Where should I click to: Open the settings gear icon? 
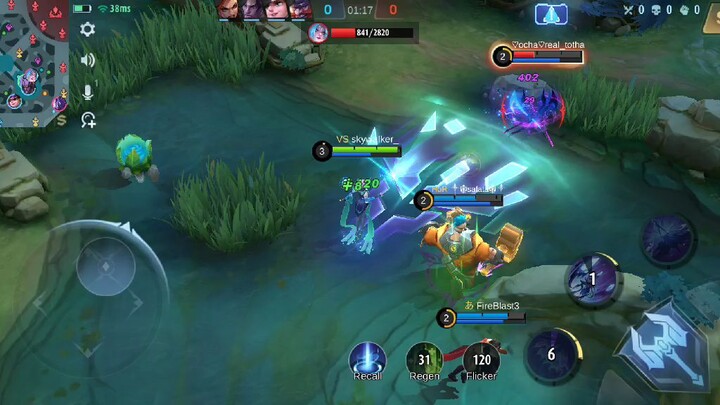coord(88,29)
